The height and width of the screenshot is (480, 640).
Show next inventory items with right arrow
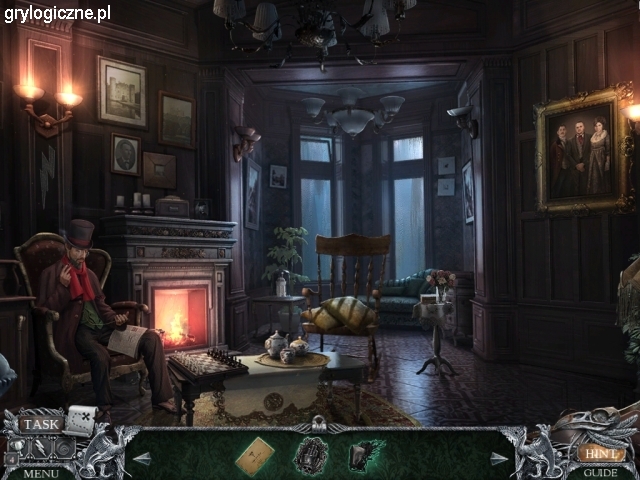[499, 458]
